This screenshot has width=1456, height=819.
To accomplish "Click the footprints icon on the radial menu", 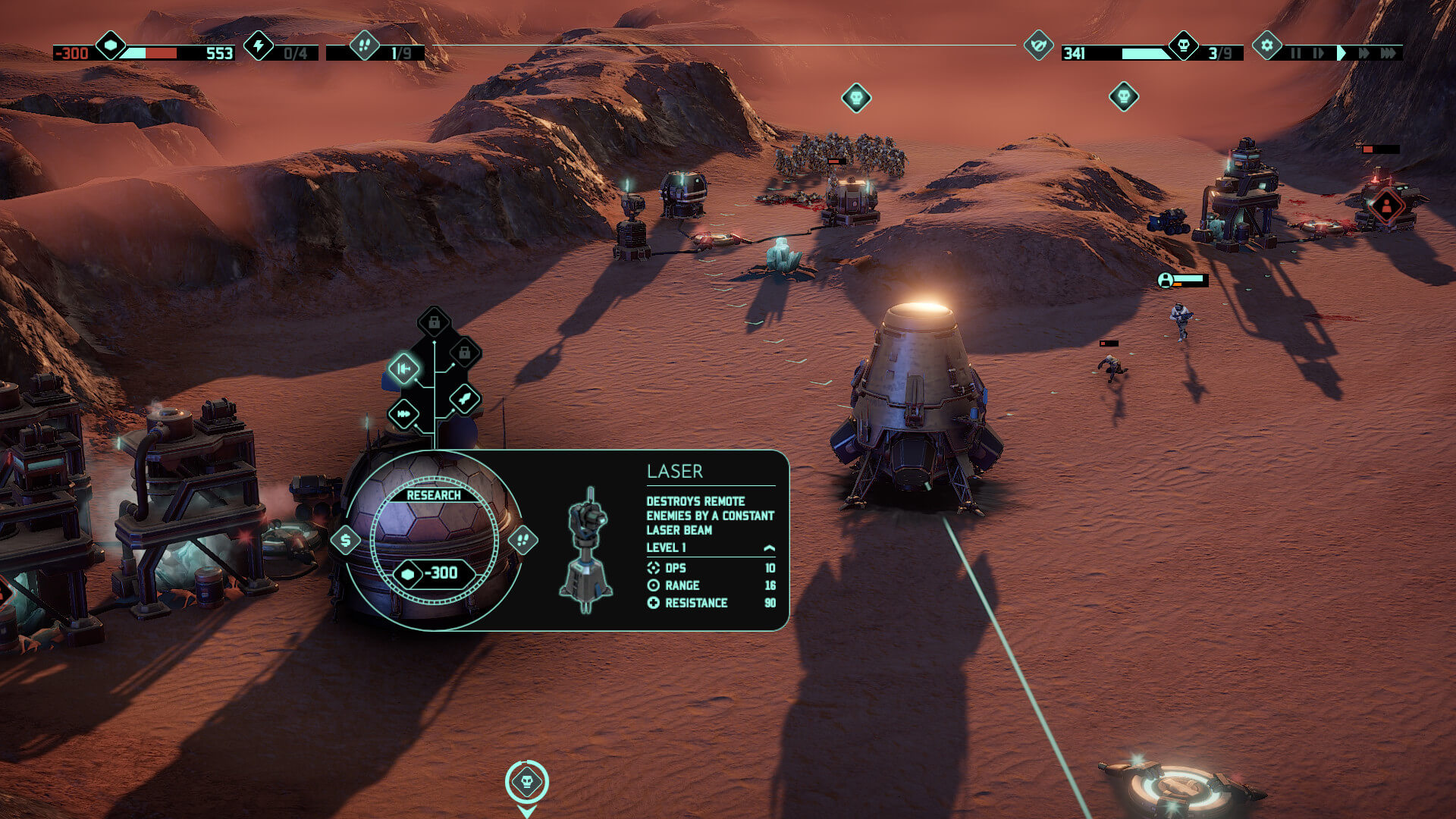I will tap(522, 541).
